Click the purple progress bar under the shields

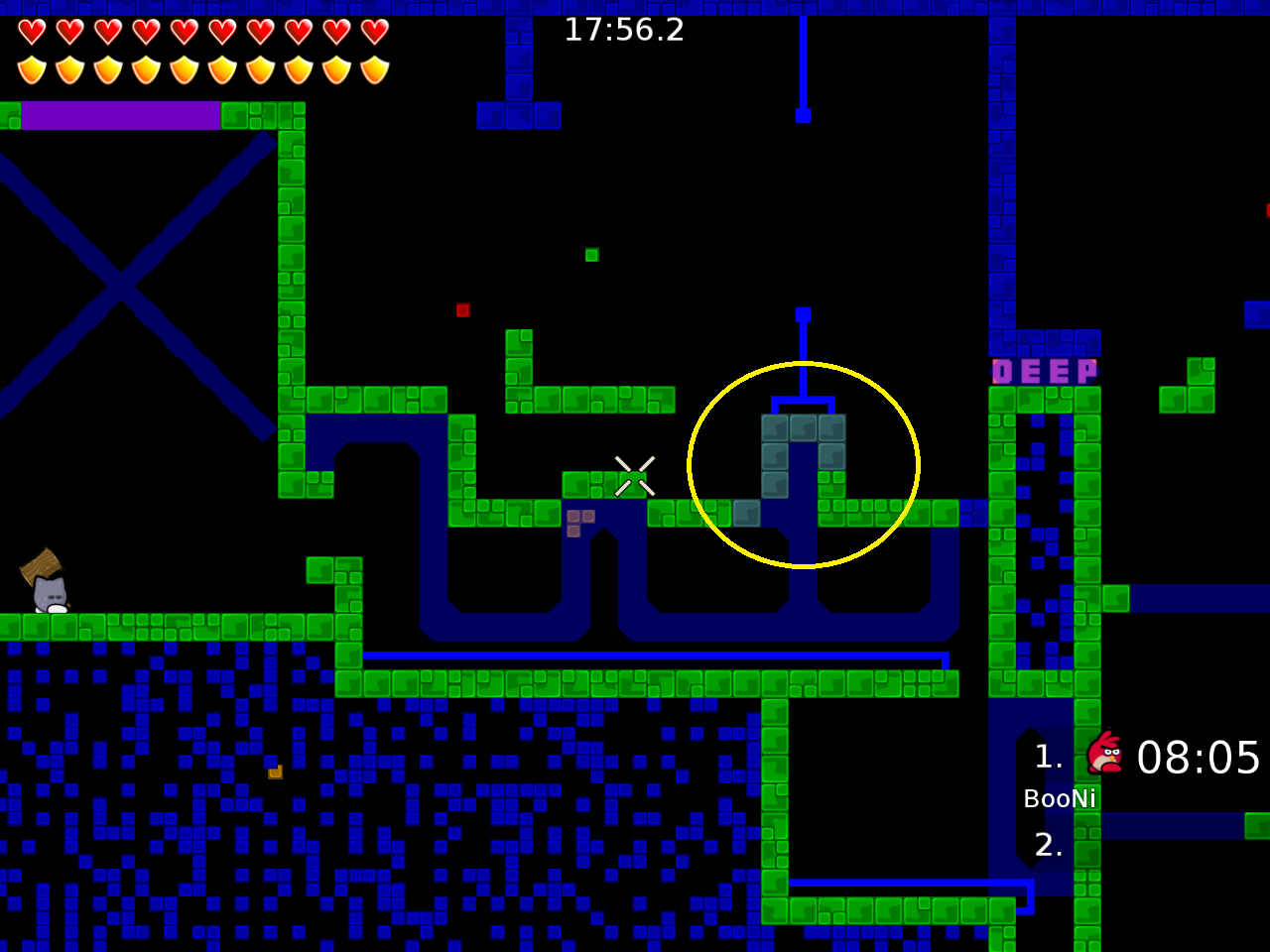click(x=119, y=114)
